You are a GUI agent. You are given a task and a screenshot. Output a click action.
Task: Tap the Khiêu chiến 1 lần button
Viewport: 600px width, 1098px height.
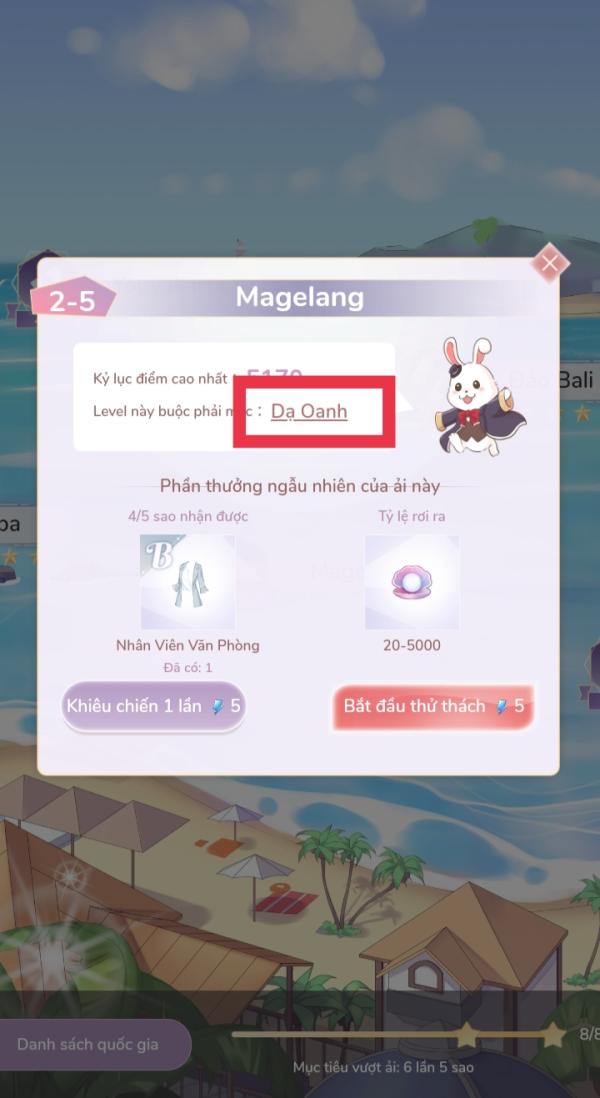pos(153,706)
